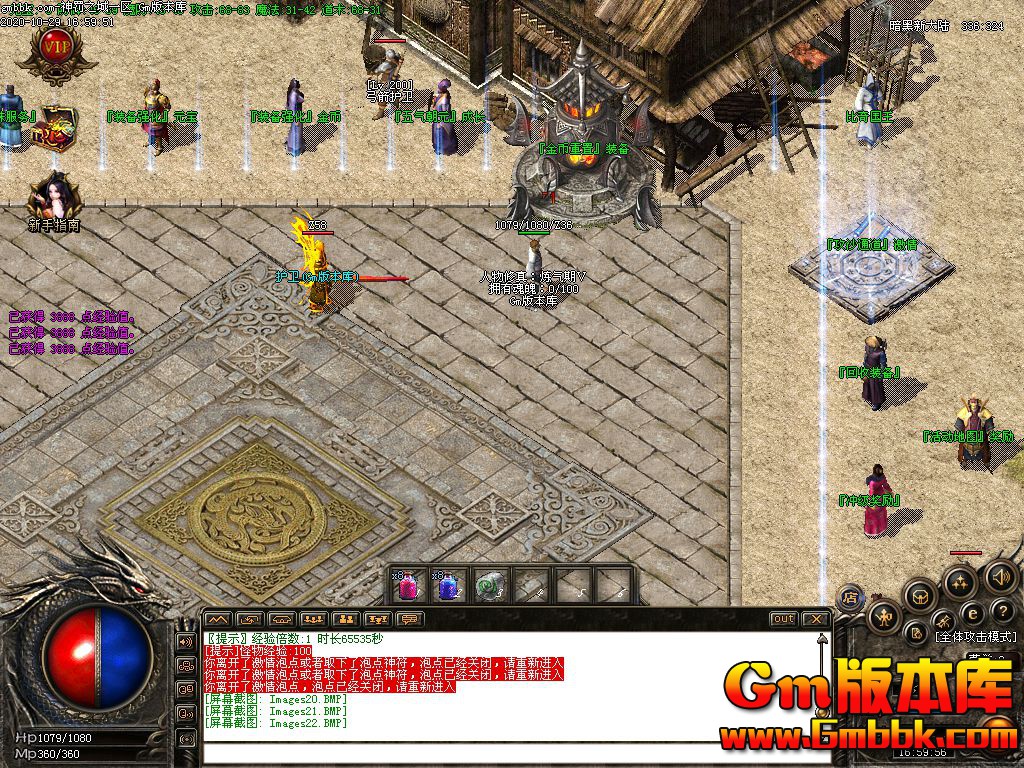The image size is (1024, 768).
Task: Open the skills button with three stars
Action: pyautogui.click(x=960, y=581)
